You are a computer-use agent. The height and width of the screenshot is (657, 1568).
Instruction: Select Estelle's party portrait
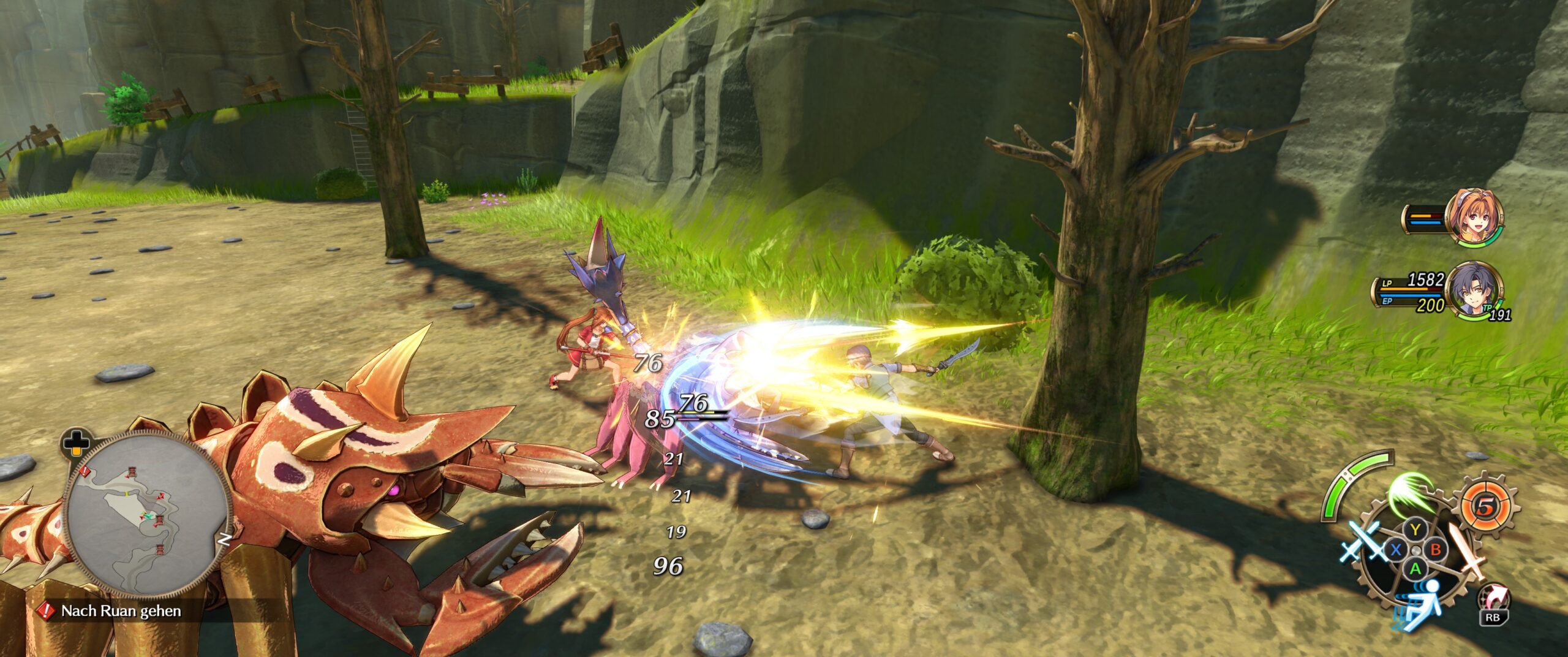tap(1475, 218)
